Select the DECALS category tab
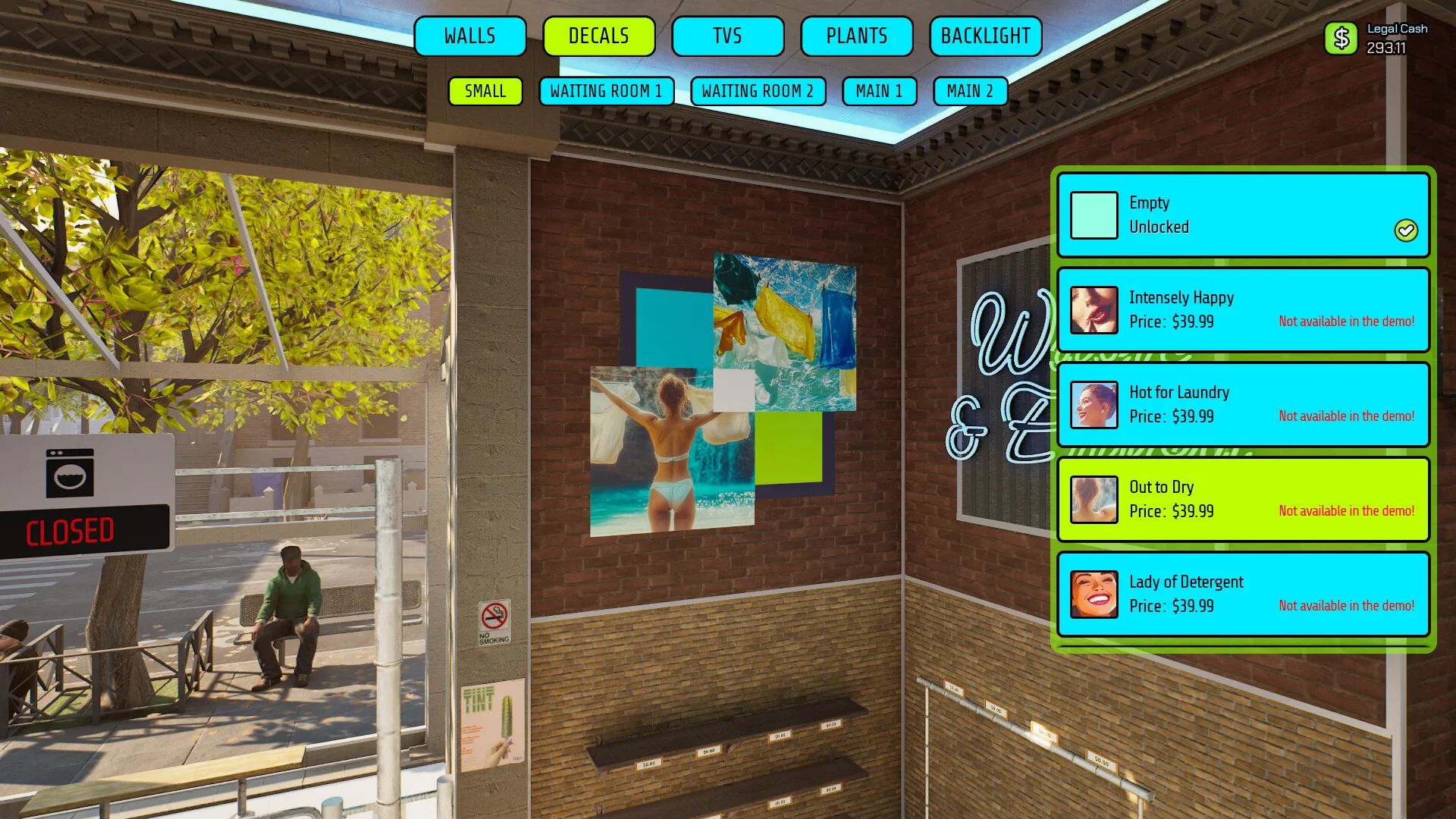 coord(599,36)
